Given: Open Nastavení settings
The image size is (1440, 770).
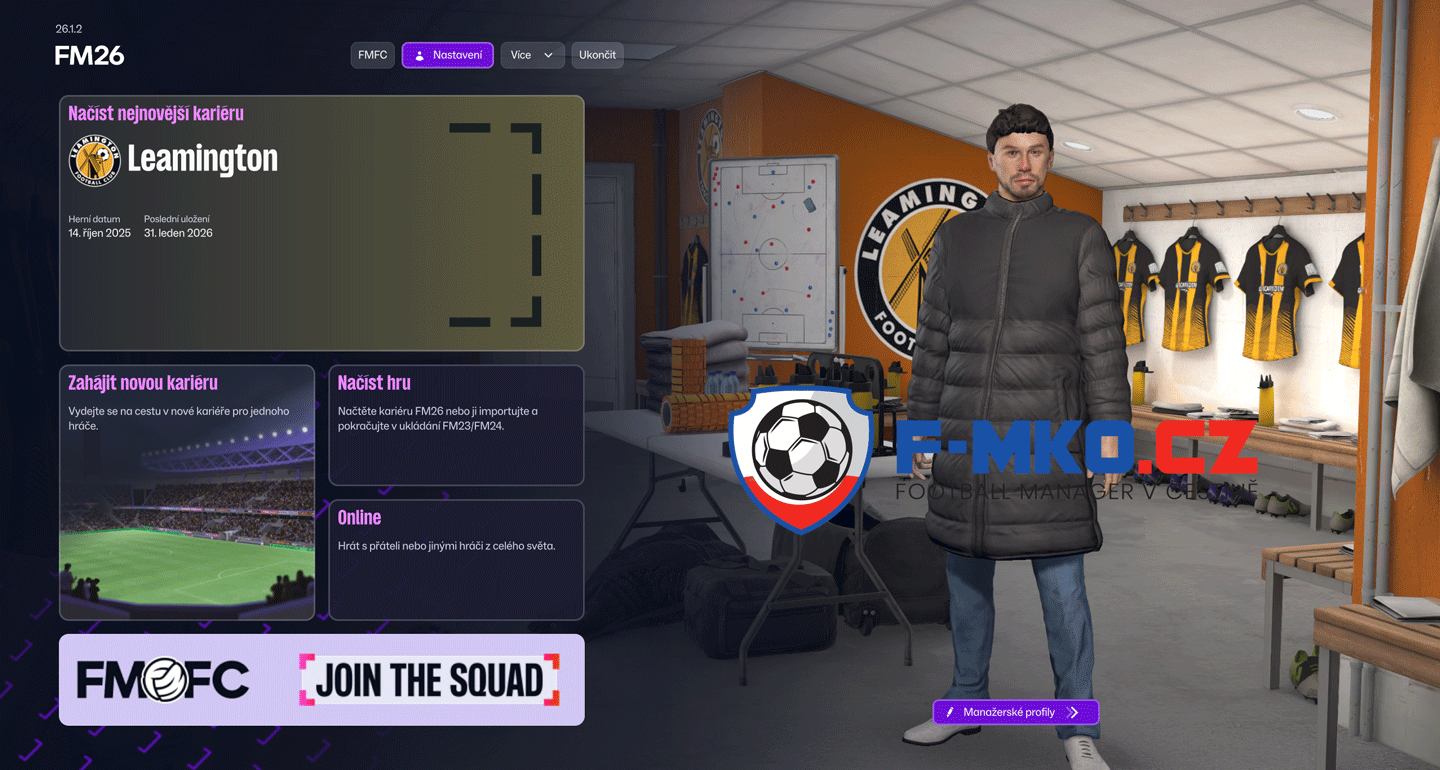Looking at the screenshot, I should click(447, 55).
